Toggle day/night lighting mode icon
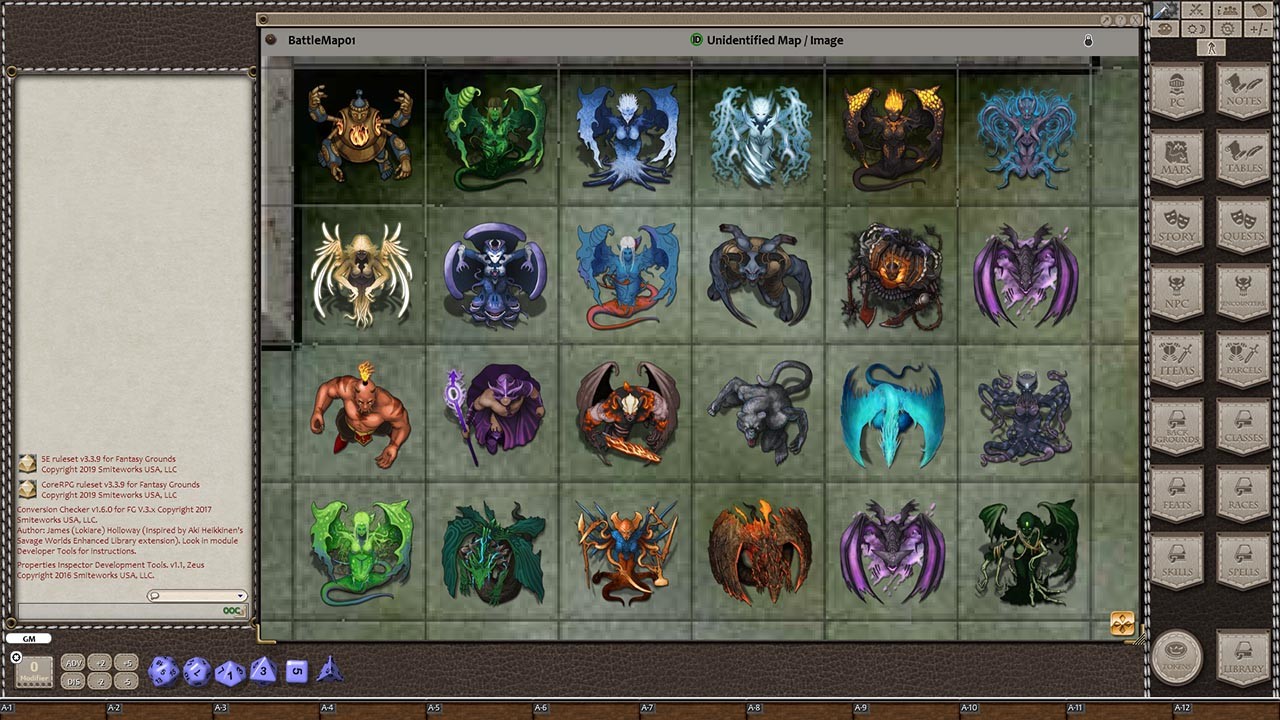Image resolution: width=1280 pixels, height=720 pixels. 1195,28
